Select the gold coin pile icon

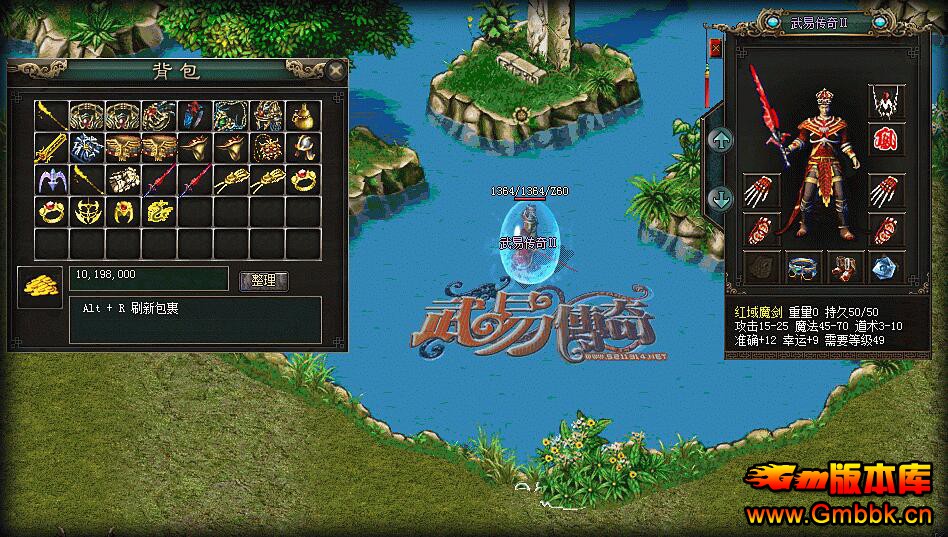[x=39, y=287]
